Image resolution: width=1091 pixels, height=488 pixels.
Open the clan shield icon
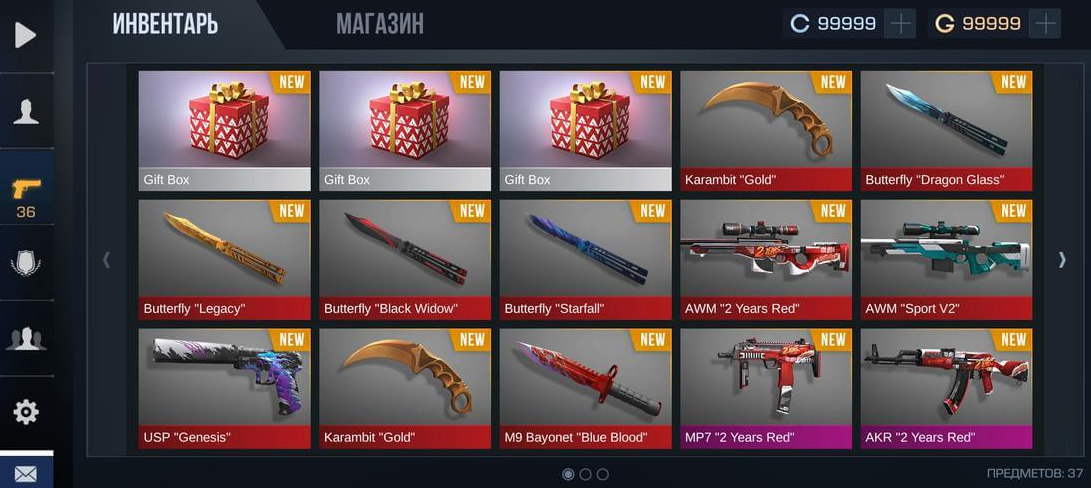click(26, 263)
